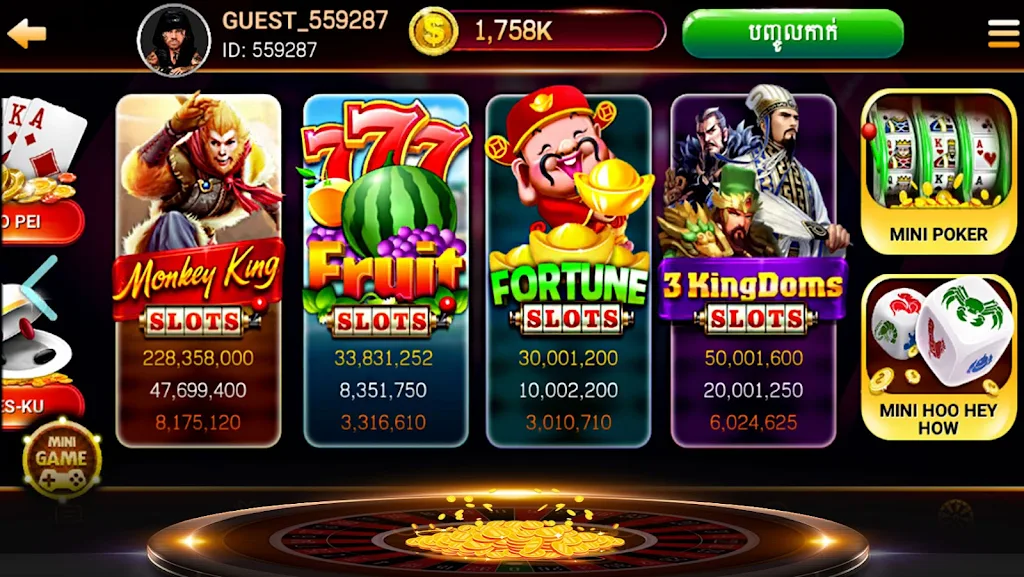1024x577 pixels.
Task: Open the Mini Game badge
Action: click(62, 460)
